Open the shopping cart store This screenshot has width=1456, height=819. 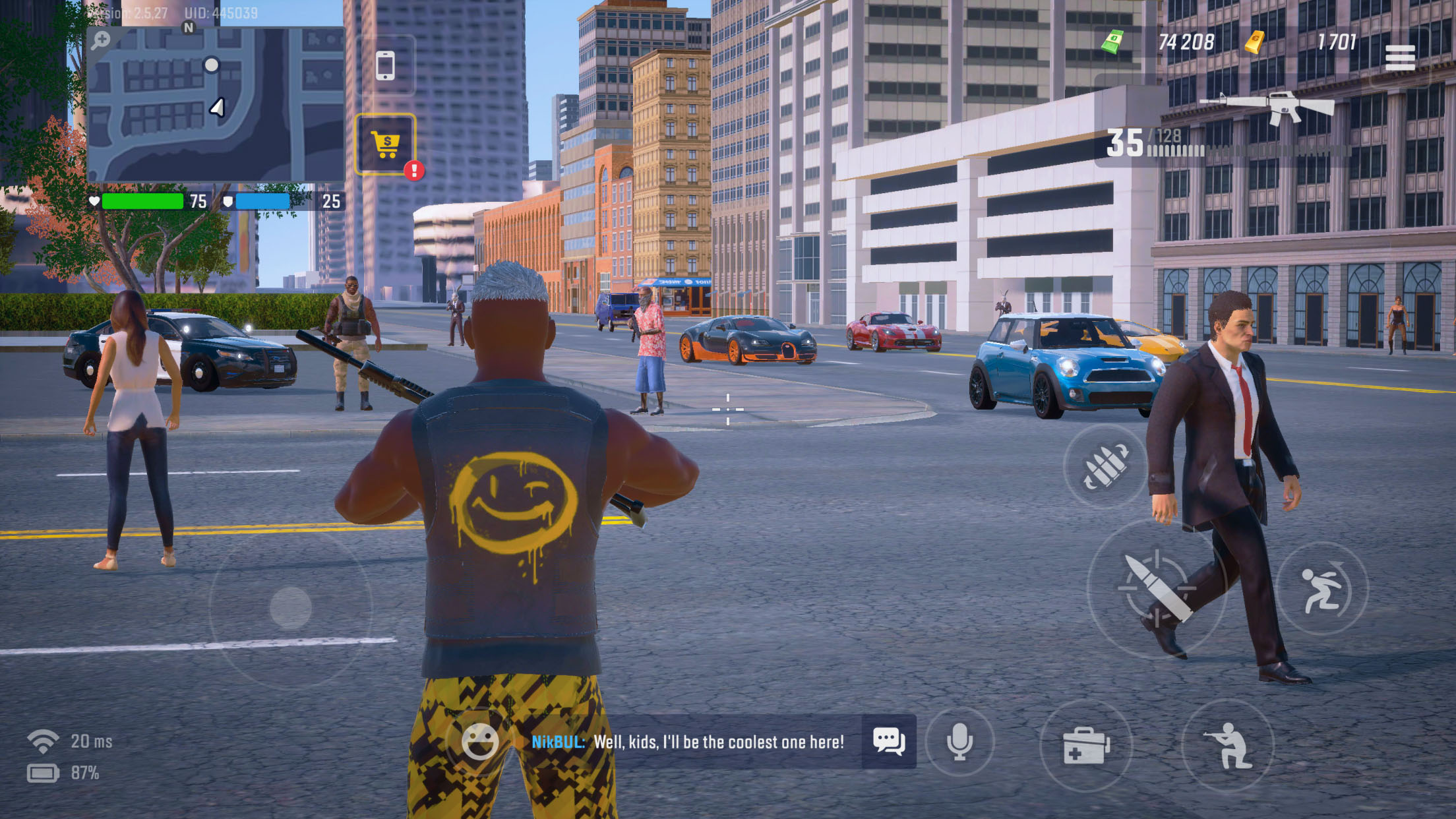pyautogui.click(x=386, y=144)
